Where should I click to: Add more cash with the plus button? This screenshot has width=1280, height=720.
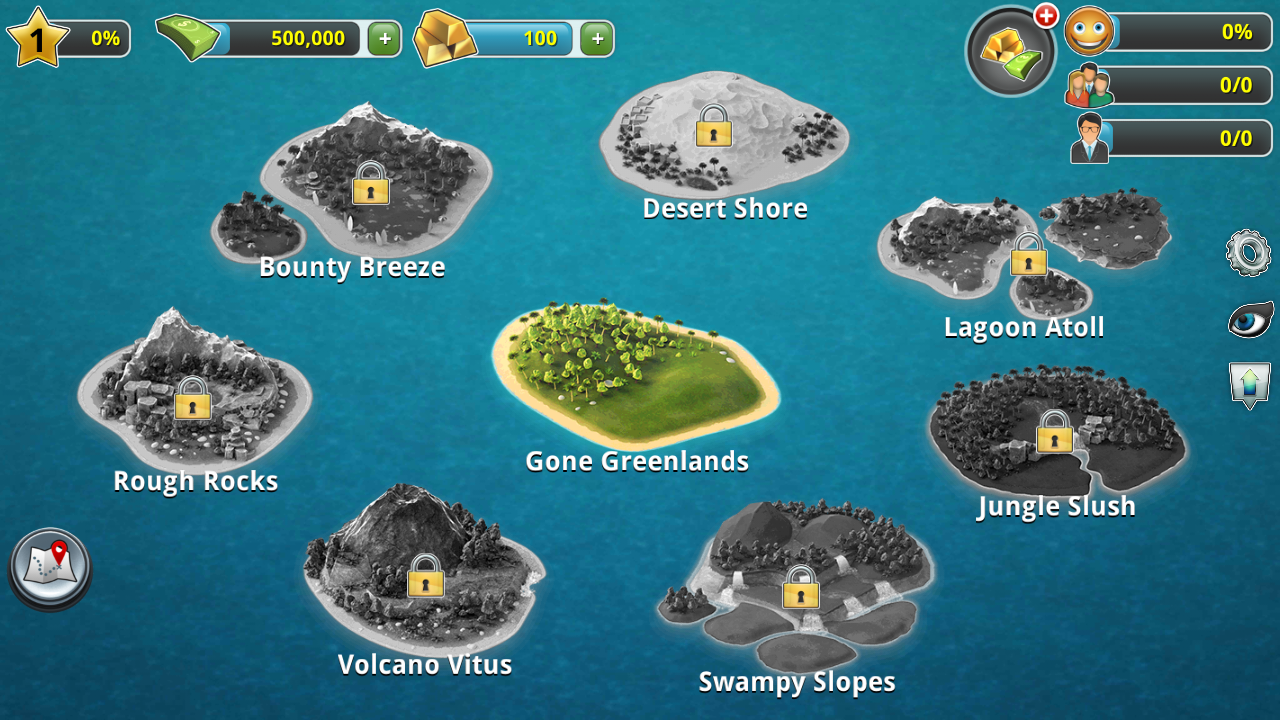[x=385, y=39]
